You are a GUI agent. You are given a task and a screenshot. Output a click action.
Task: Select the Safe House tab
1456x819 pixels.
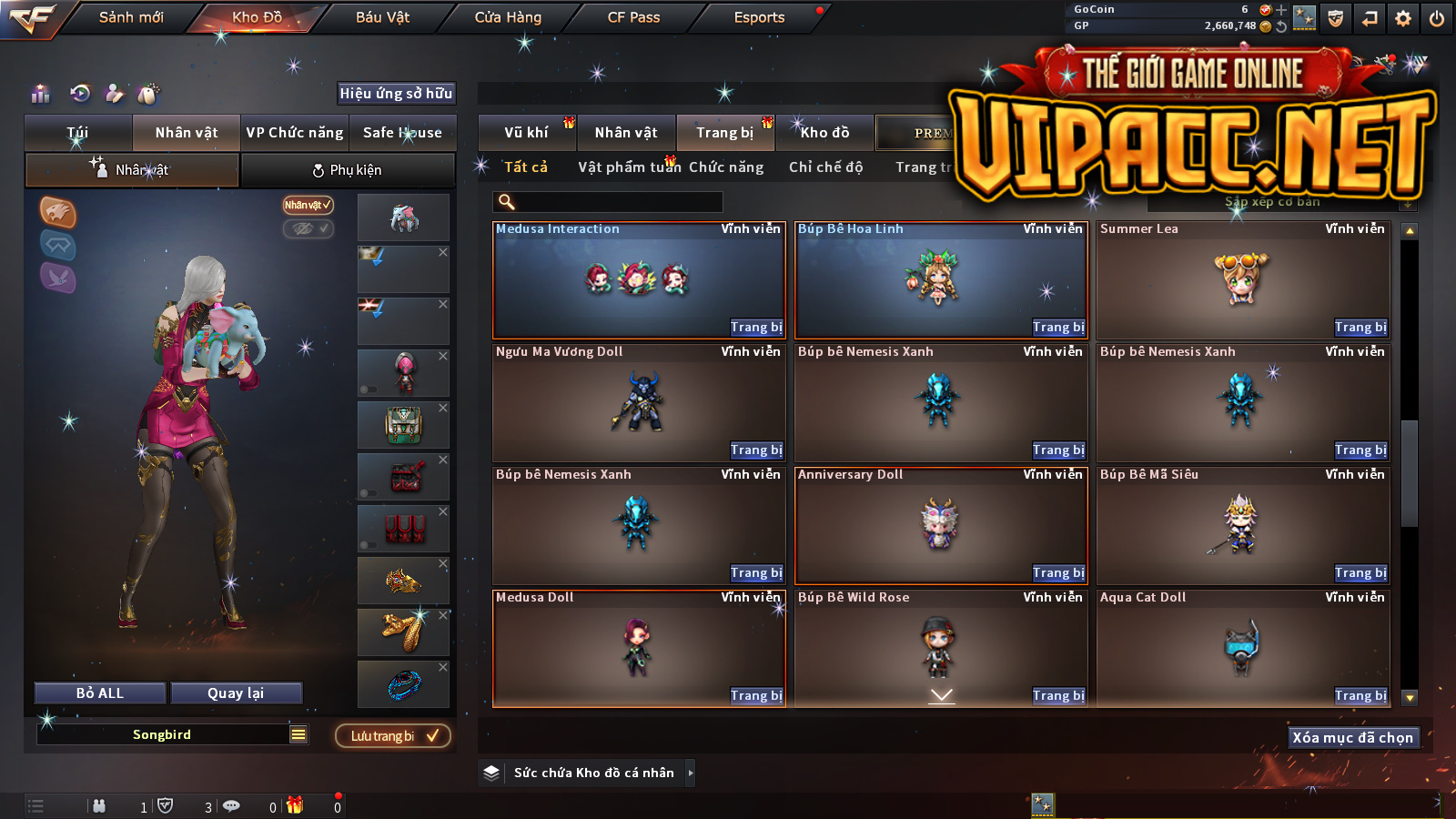[402, 133]
